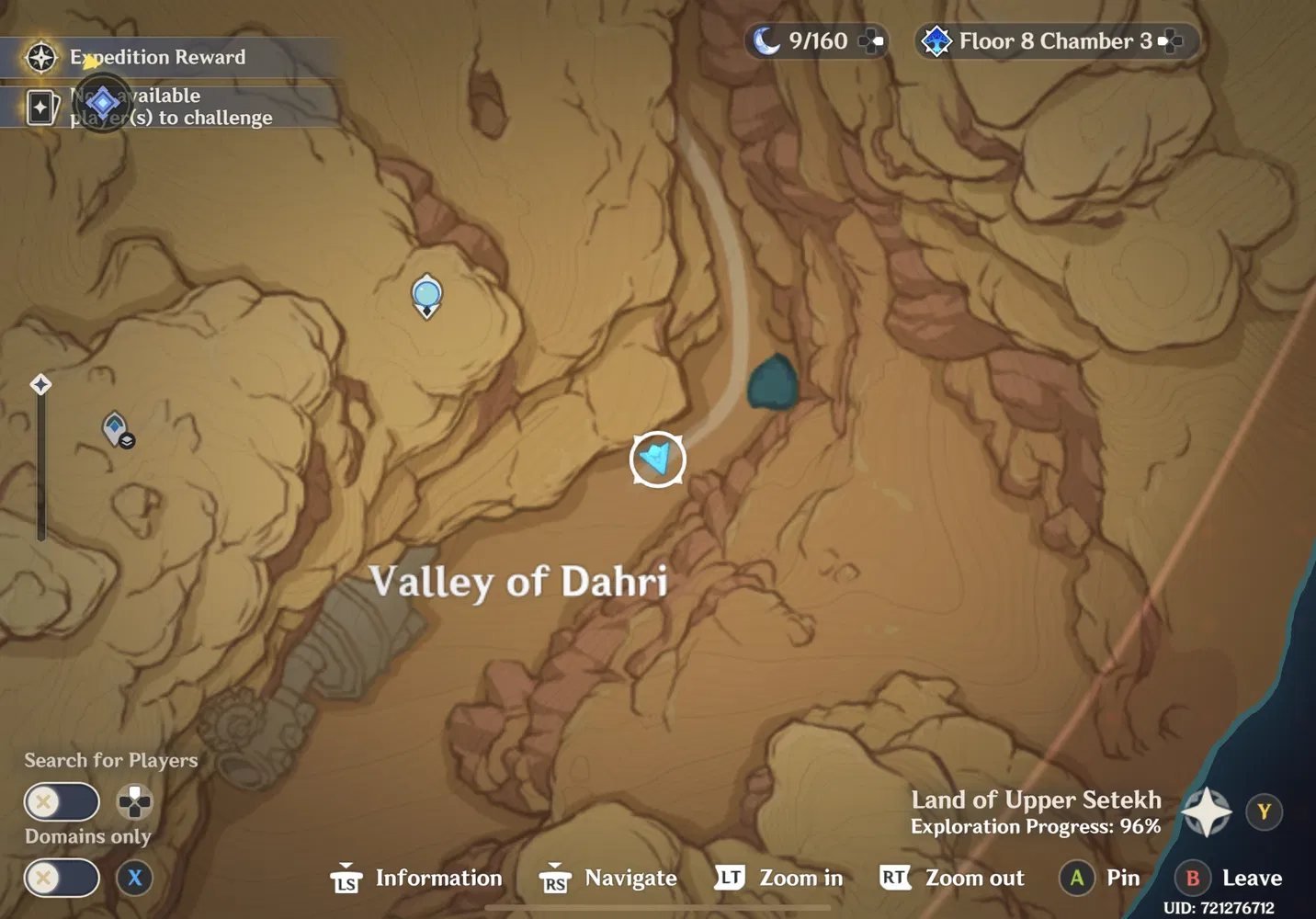This screenshot has height=919, width=1316.
Task: Select the Spiral Abyss Floor 8 Chamber 3 icon
Action: click(936, 40)
